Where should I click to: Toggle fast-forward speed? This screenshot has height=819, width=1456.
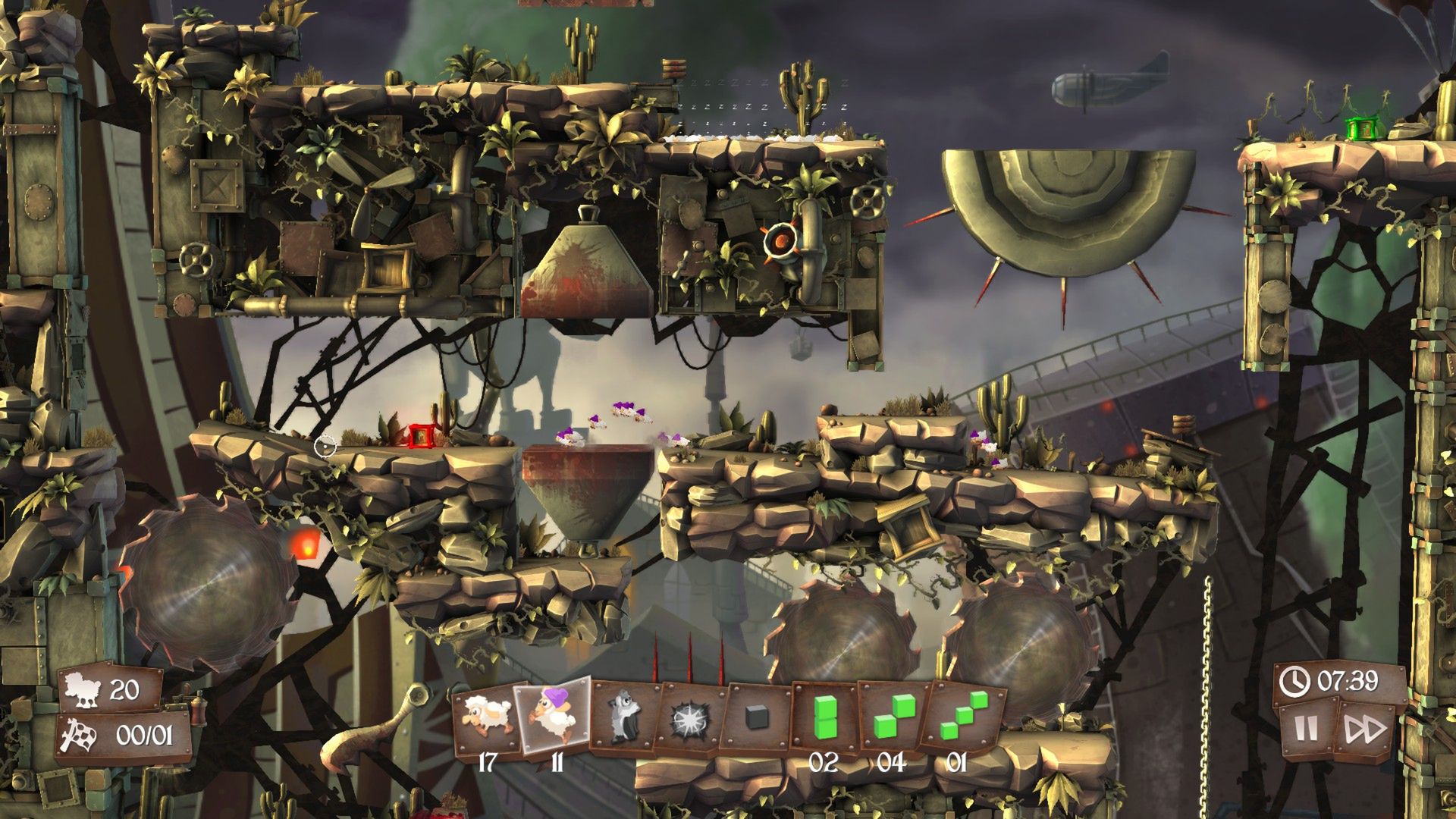(1364, 730)
